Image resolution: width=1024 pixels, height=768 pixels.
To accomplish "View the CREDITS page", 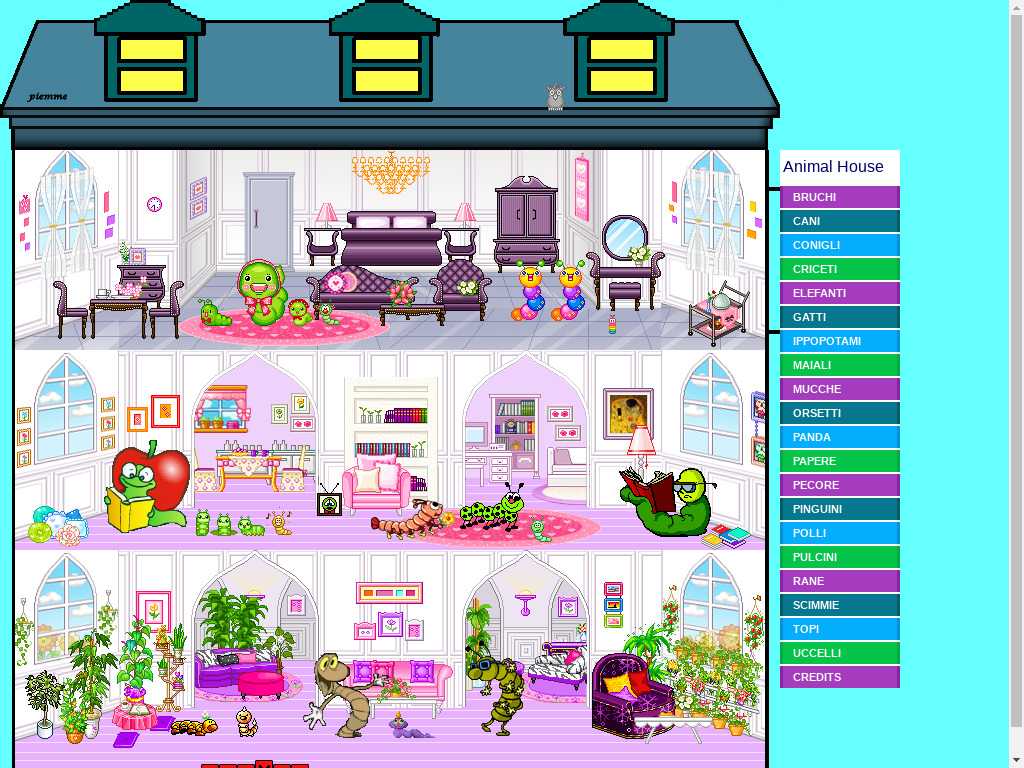I will pos(839,677).
